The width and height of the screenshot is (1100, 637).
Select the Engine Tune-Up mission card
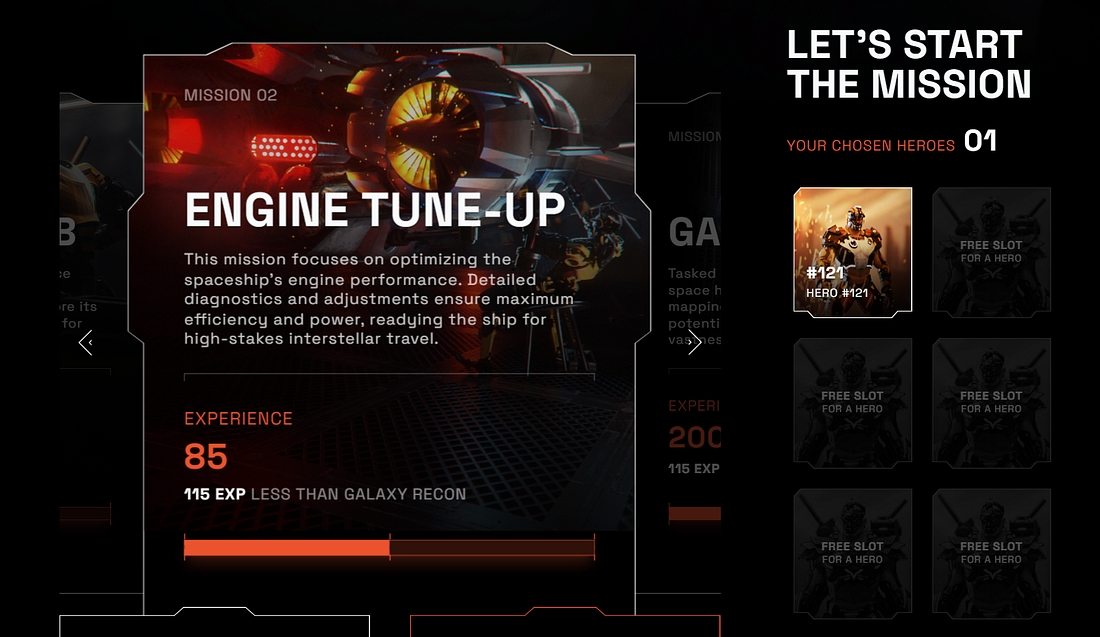(389, 300)
